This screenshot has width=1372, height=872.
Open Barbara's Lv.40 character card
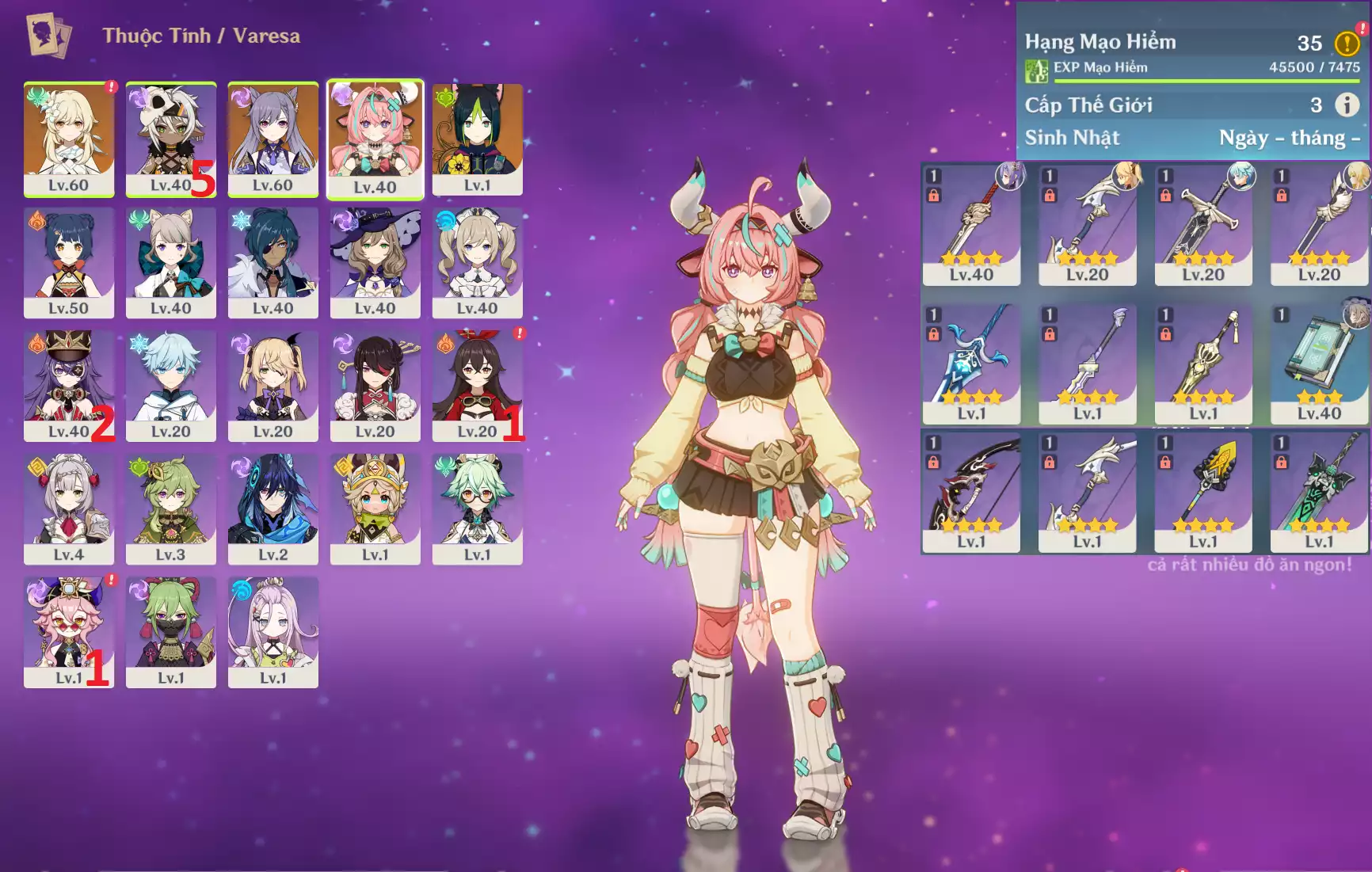[x=478, y=262]
